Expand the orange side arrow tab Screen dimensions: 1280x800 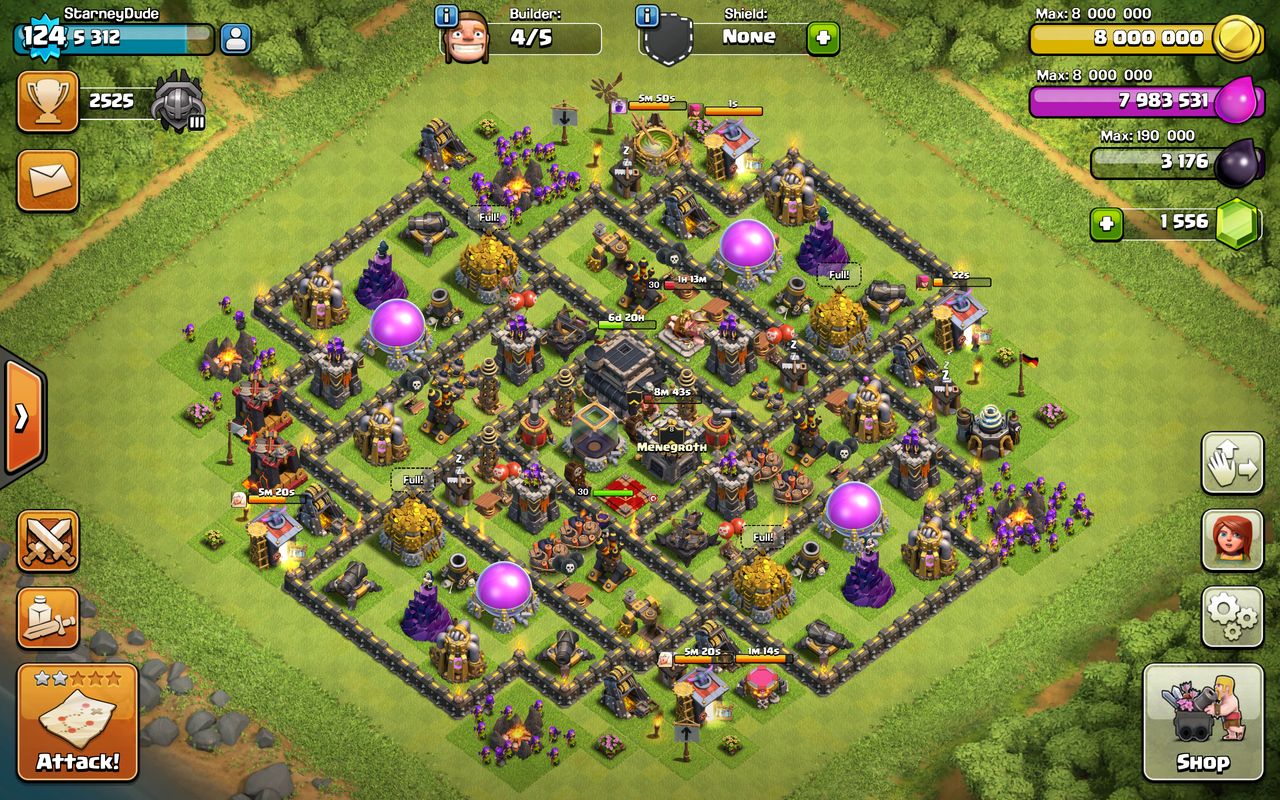[22, 417]
